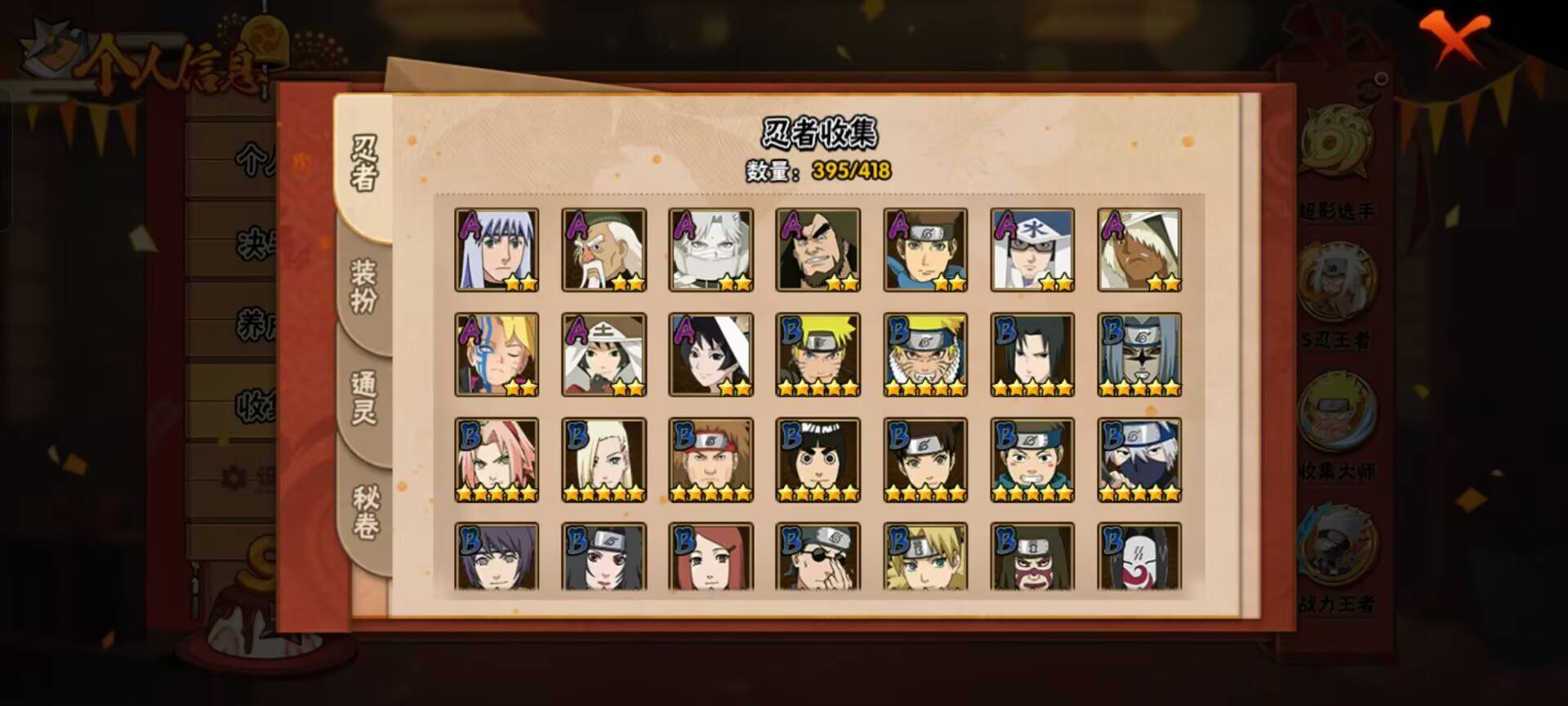Pick the masked Kakashi portrait
Viewport: 1568px width, 706px height.
(x=1139, y=459)
